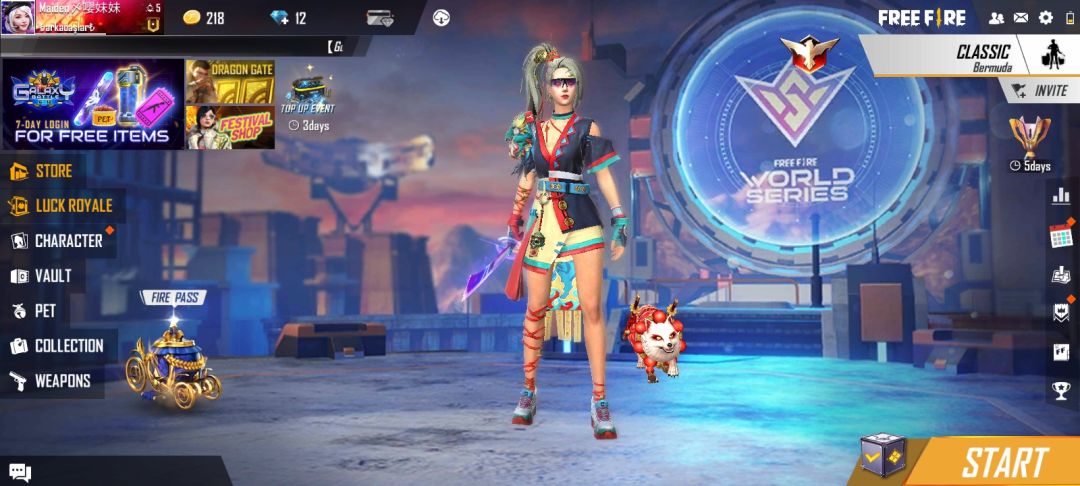The height and width of the screenshot is (486, 1080).
Task: Open the Dragon Gate event banner
Action: 230,81
